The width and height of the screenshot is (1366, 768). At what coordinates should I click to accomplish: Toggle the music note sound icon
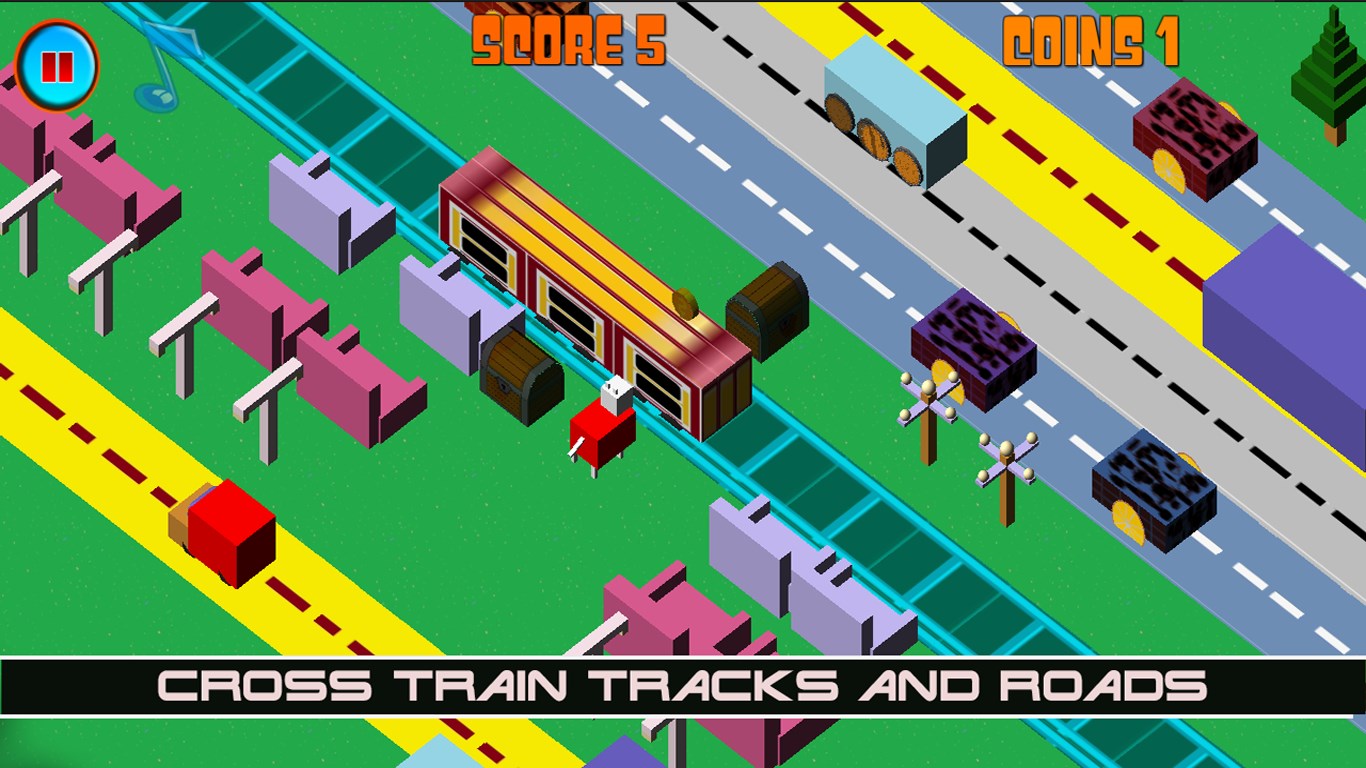[165, 66]
